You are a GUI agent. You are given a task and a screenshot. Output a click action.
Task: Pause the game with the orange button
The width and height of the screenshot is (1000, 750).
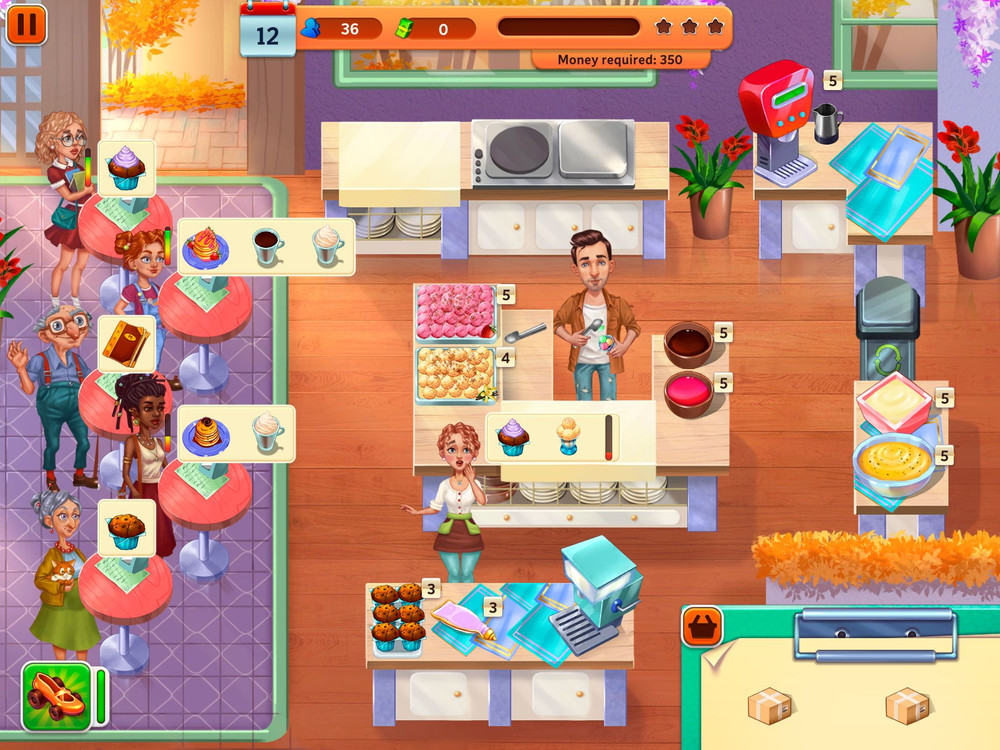tap(26, 24)
